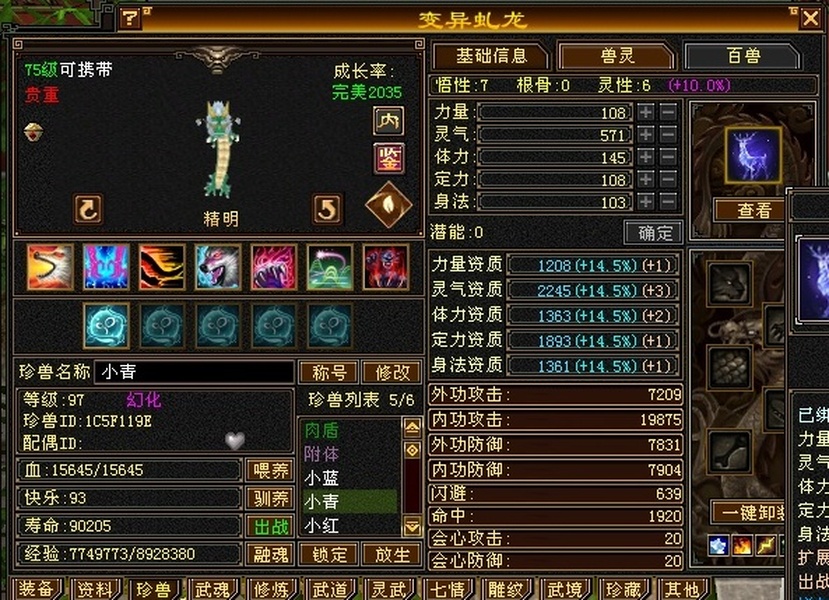This screenshot has height=600, width=829.
Task: Select the wolf head skill icon
Action: [x=217, y=267]
